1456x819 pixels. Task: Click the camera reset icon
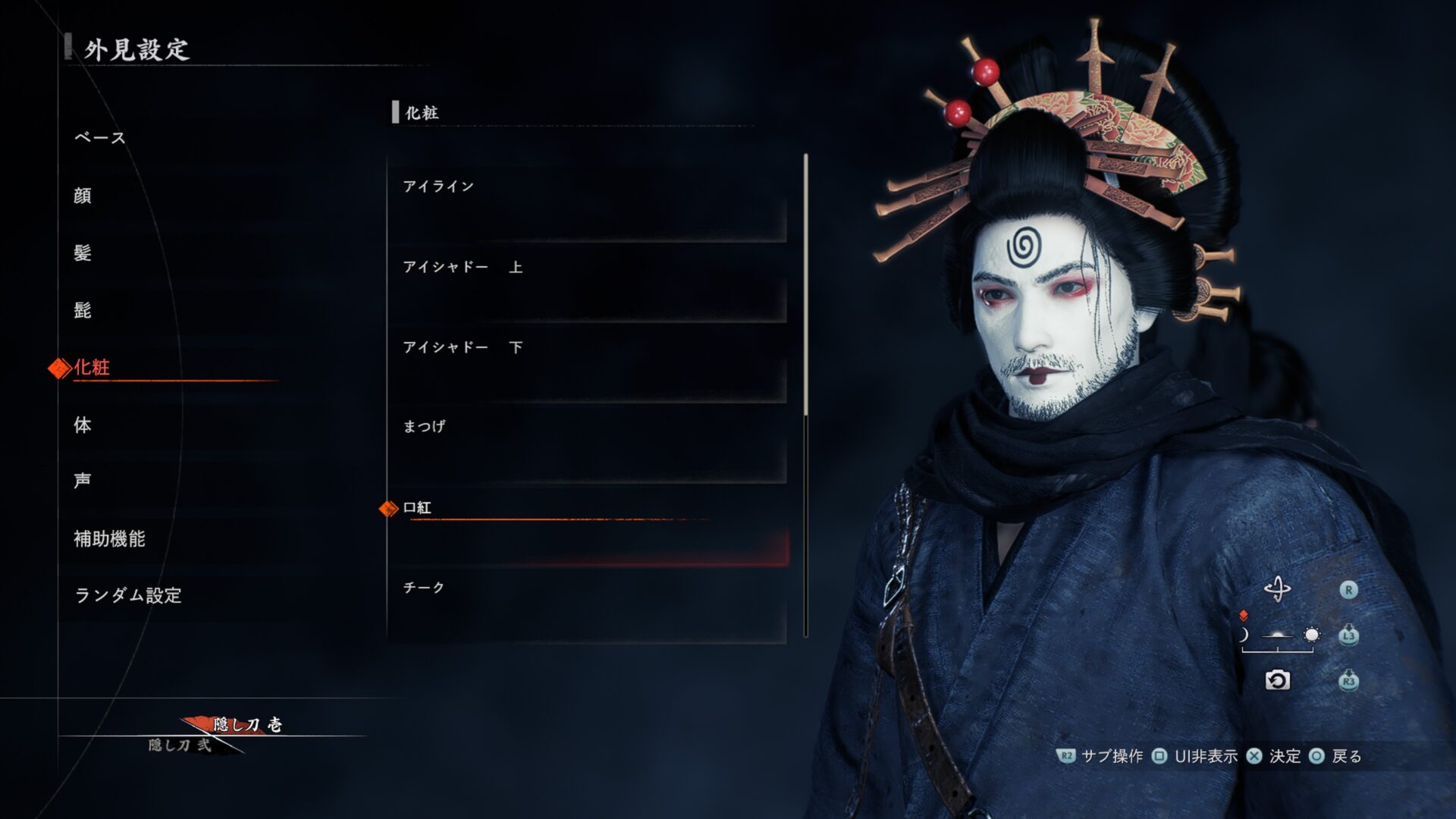pyautogui.click(x=1277, y=680)
